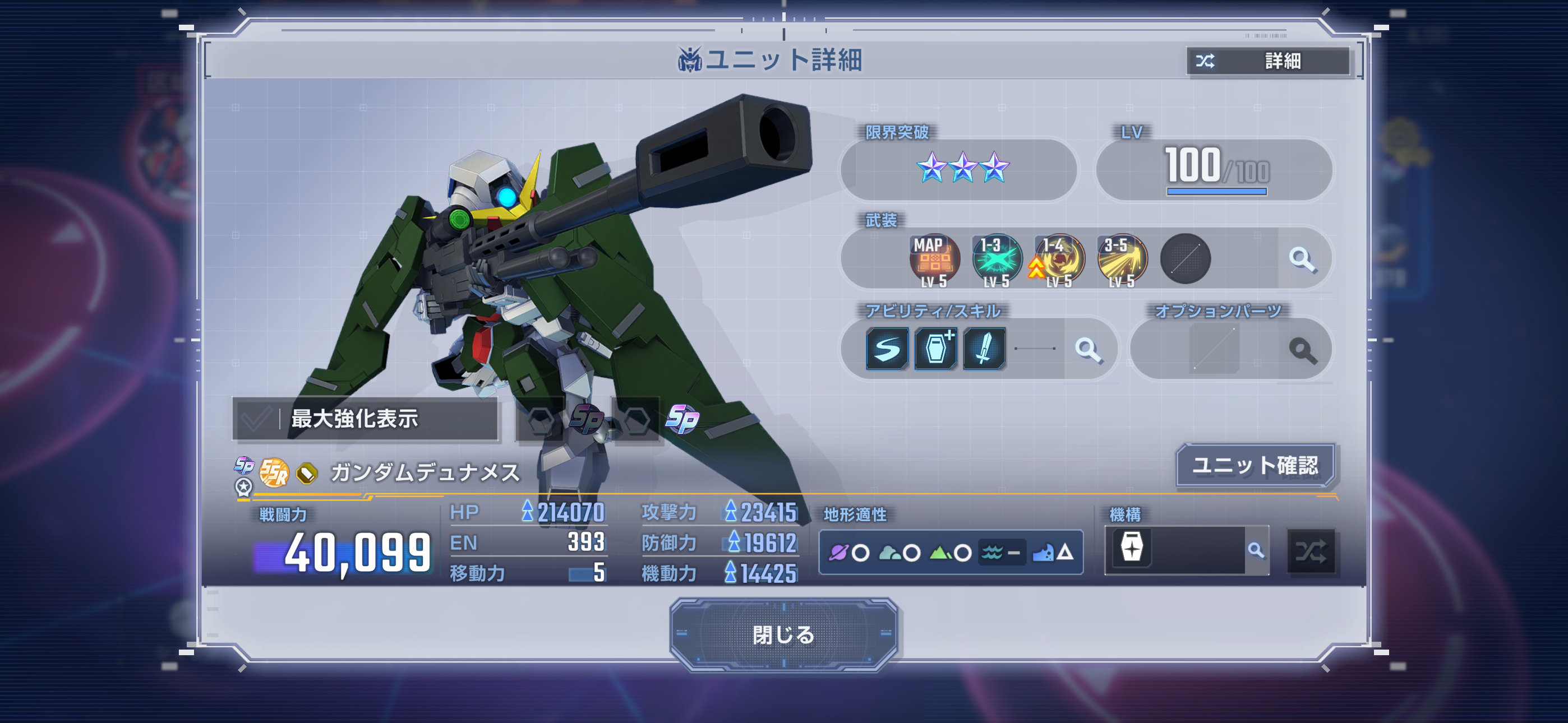Close the unit details with 閉じる
The image size is (1568, 723).
(x=783, y=635)
